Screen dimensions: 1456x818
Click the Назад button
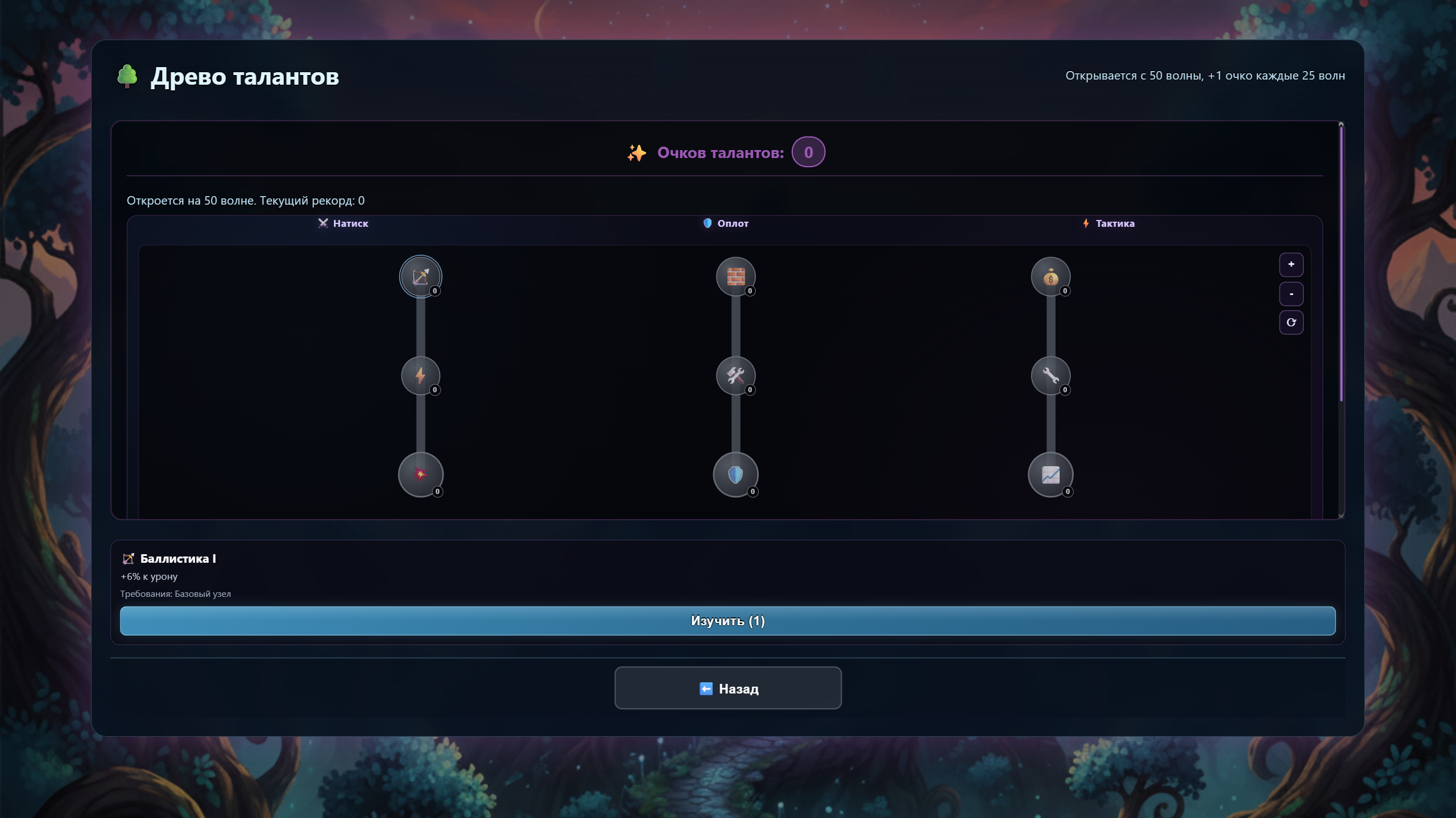click(x=727, y=688)
